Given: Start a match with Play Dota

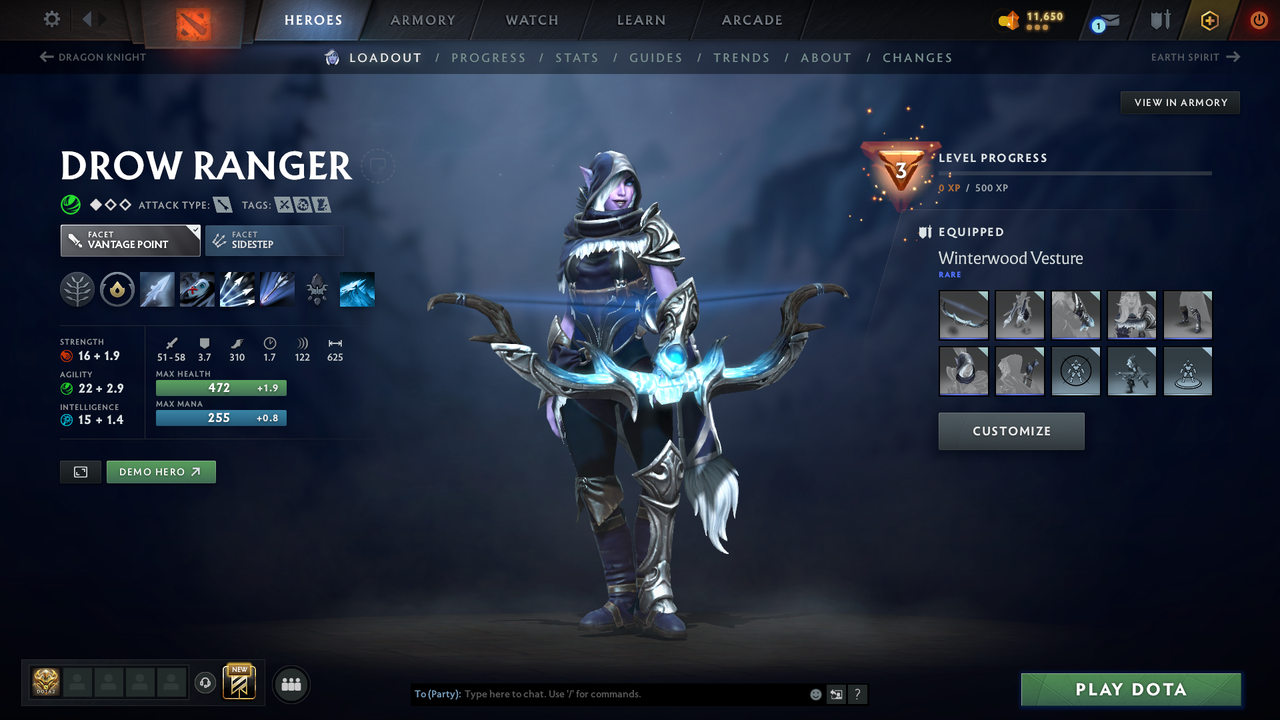Looking at the screenshot, I should point(1130,689).
